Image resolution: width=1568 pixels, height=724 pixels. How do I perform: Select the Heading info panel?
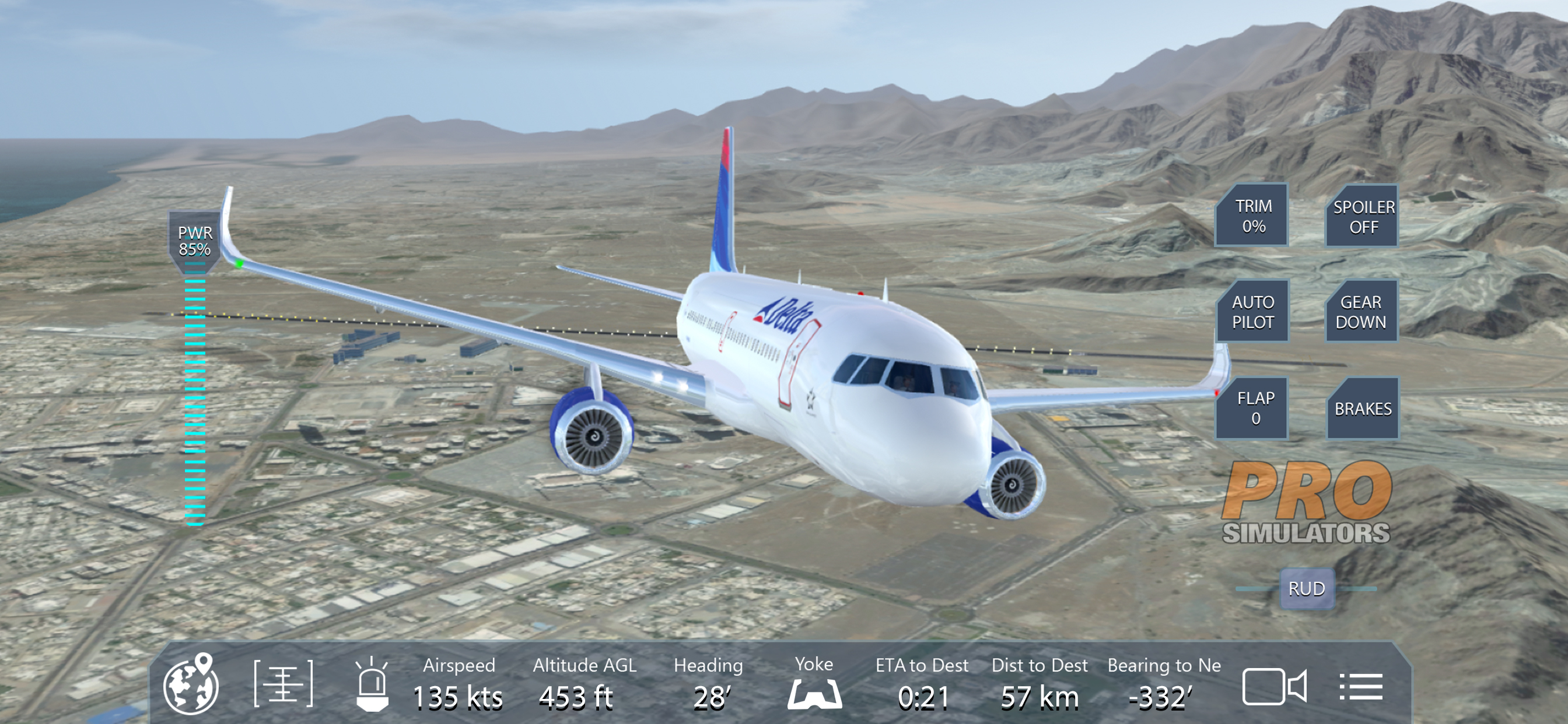point(709,684)
